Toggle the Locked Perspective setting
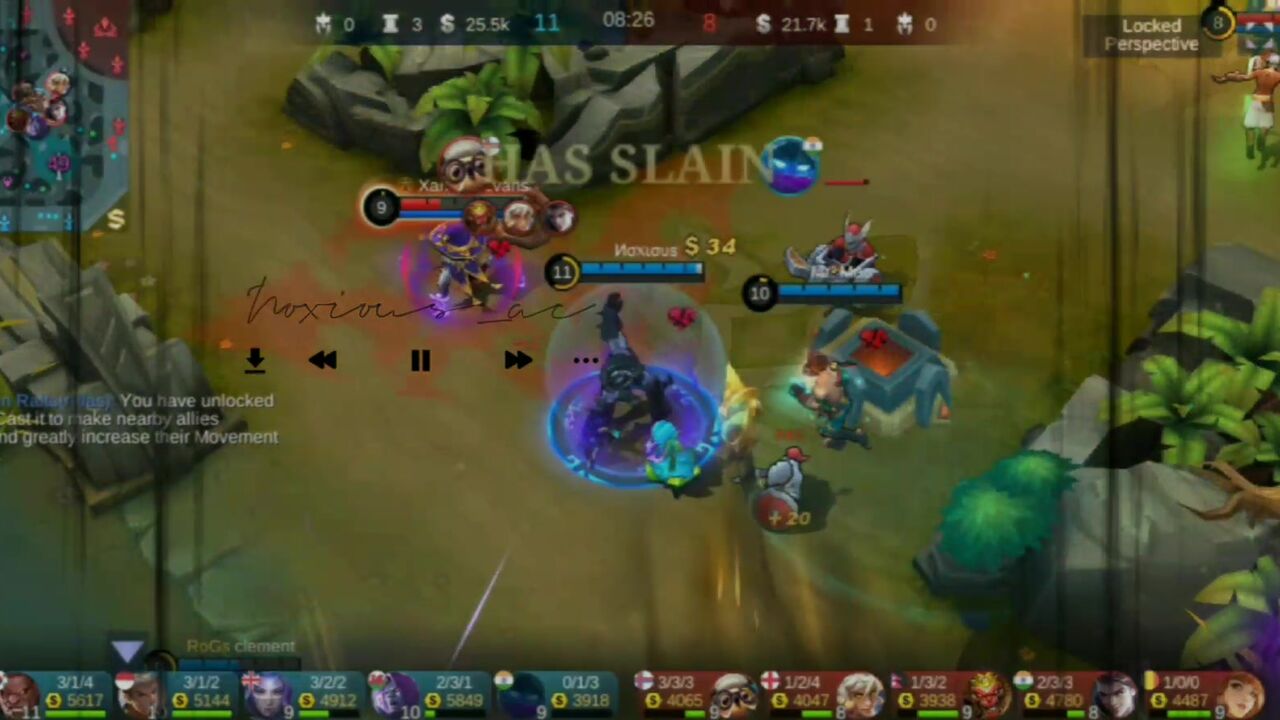This screenshot has width=1280, height=720. [x=1151, y=35]
